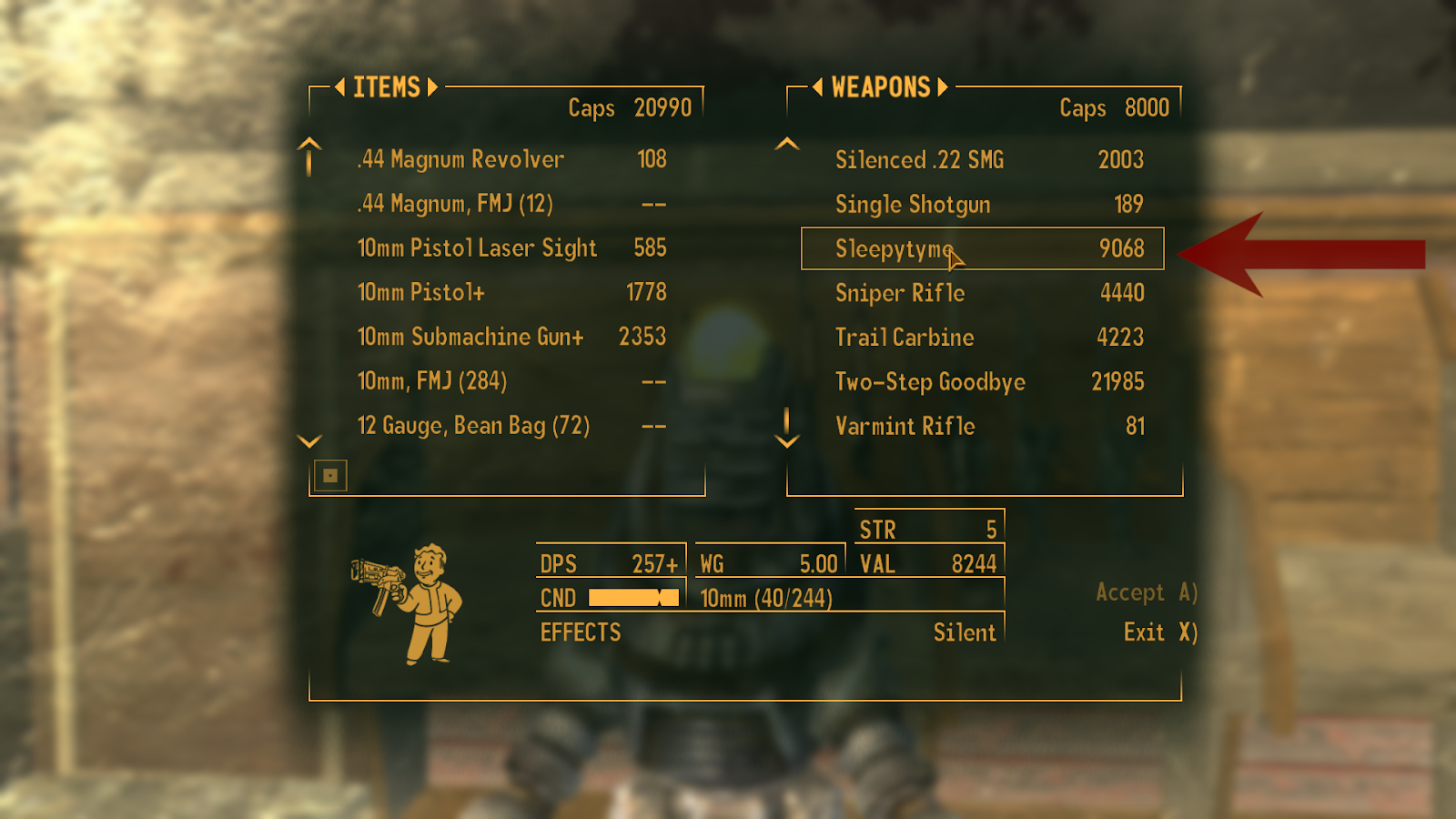The width and height of the screenshot is (1456, 819).
Task: Click the right arrow beside the WEAPONS header
Action: [942, 87]
